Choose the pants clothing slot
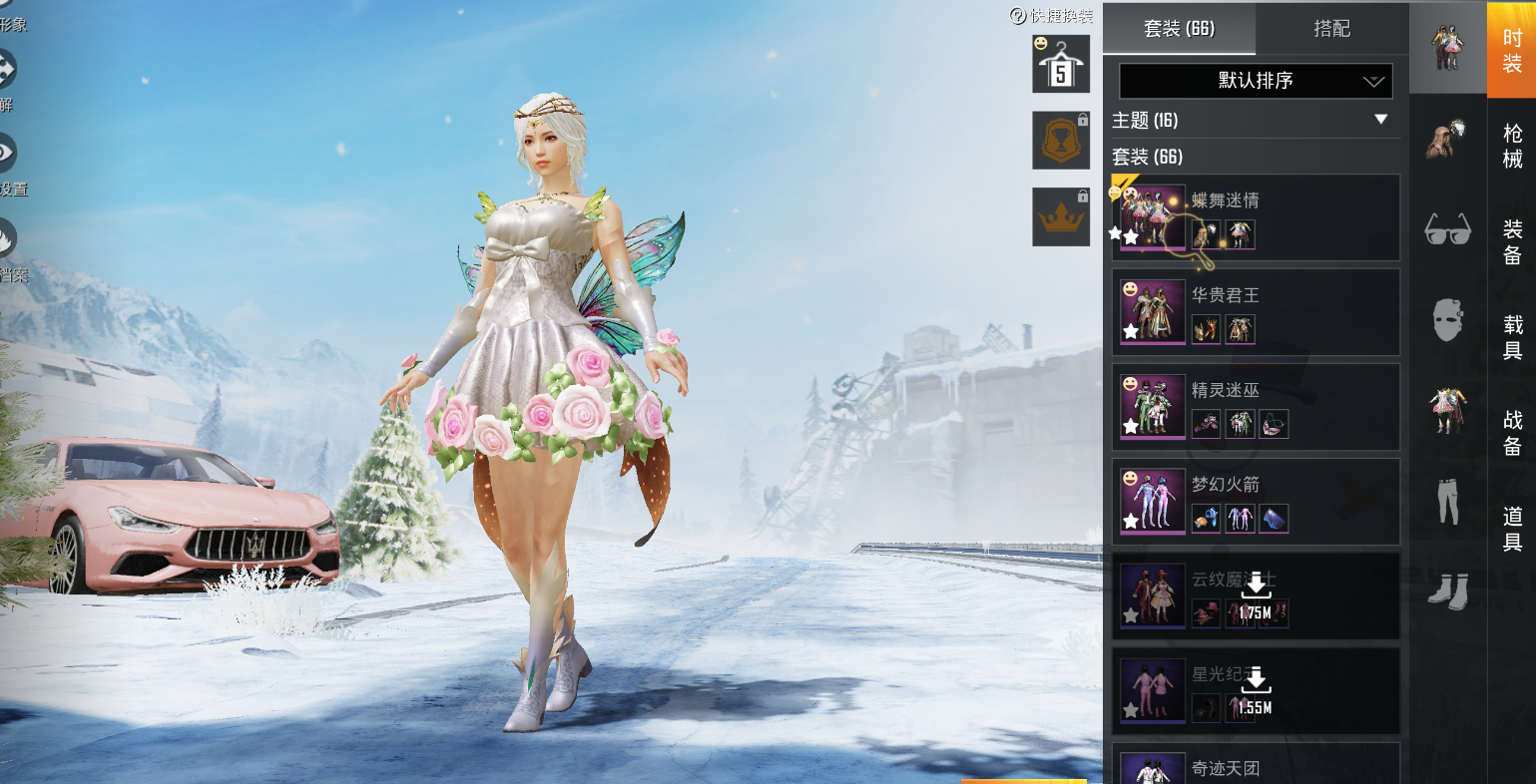The width and height of the screenshot is (1536, 784). point(1447,501)
